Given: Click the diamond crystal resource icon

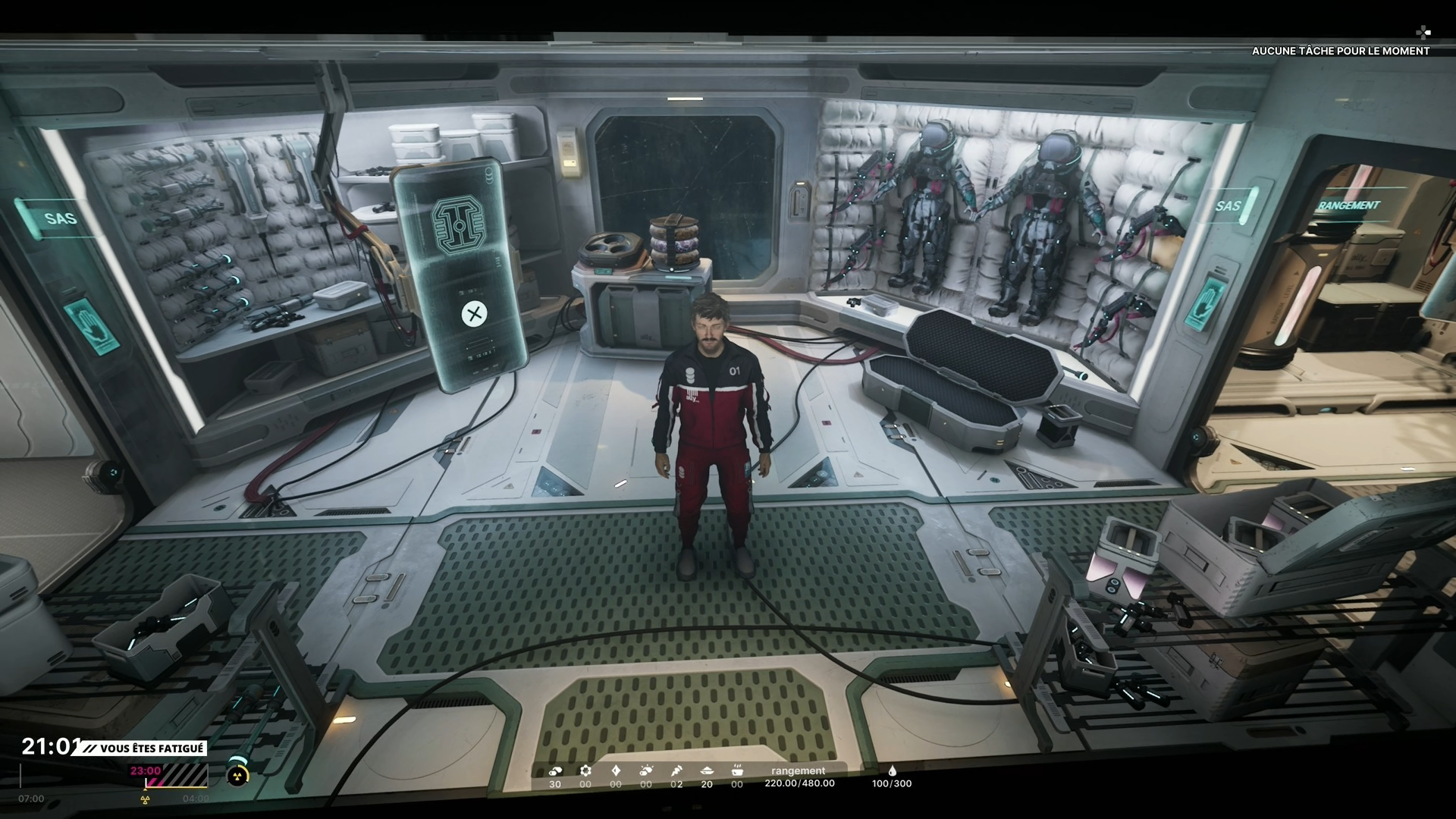Looking at the screenshot, I should [x=616, y=770].
